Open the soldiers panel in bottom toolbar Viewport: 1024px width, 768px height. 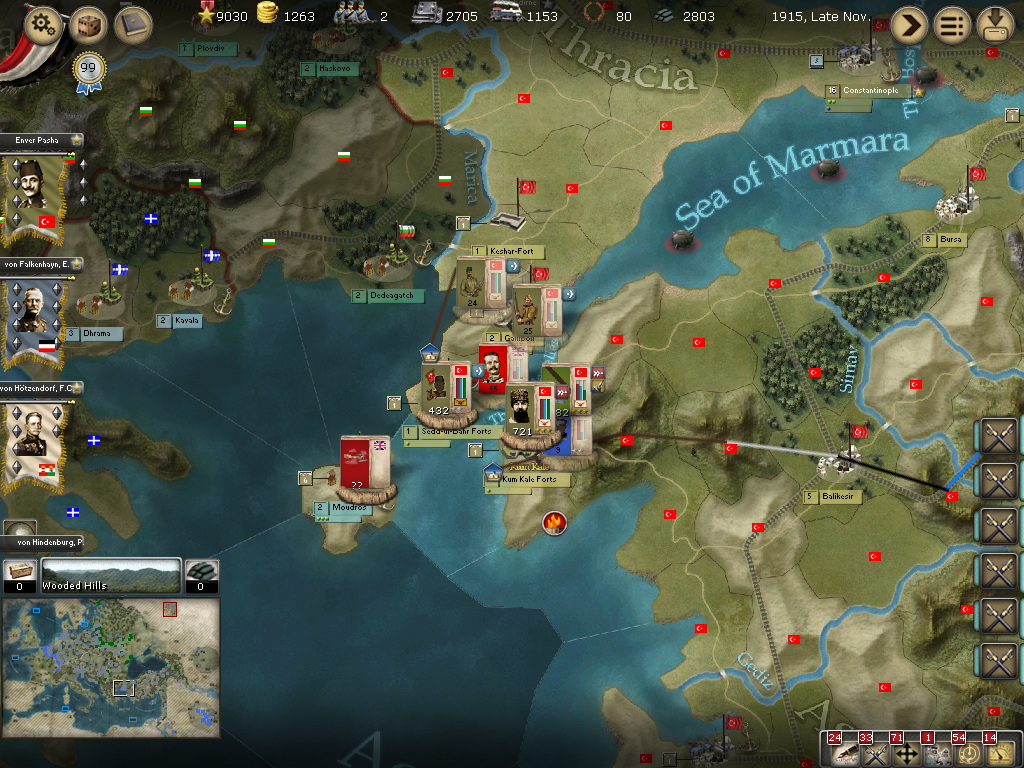(938, 751)
